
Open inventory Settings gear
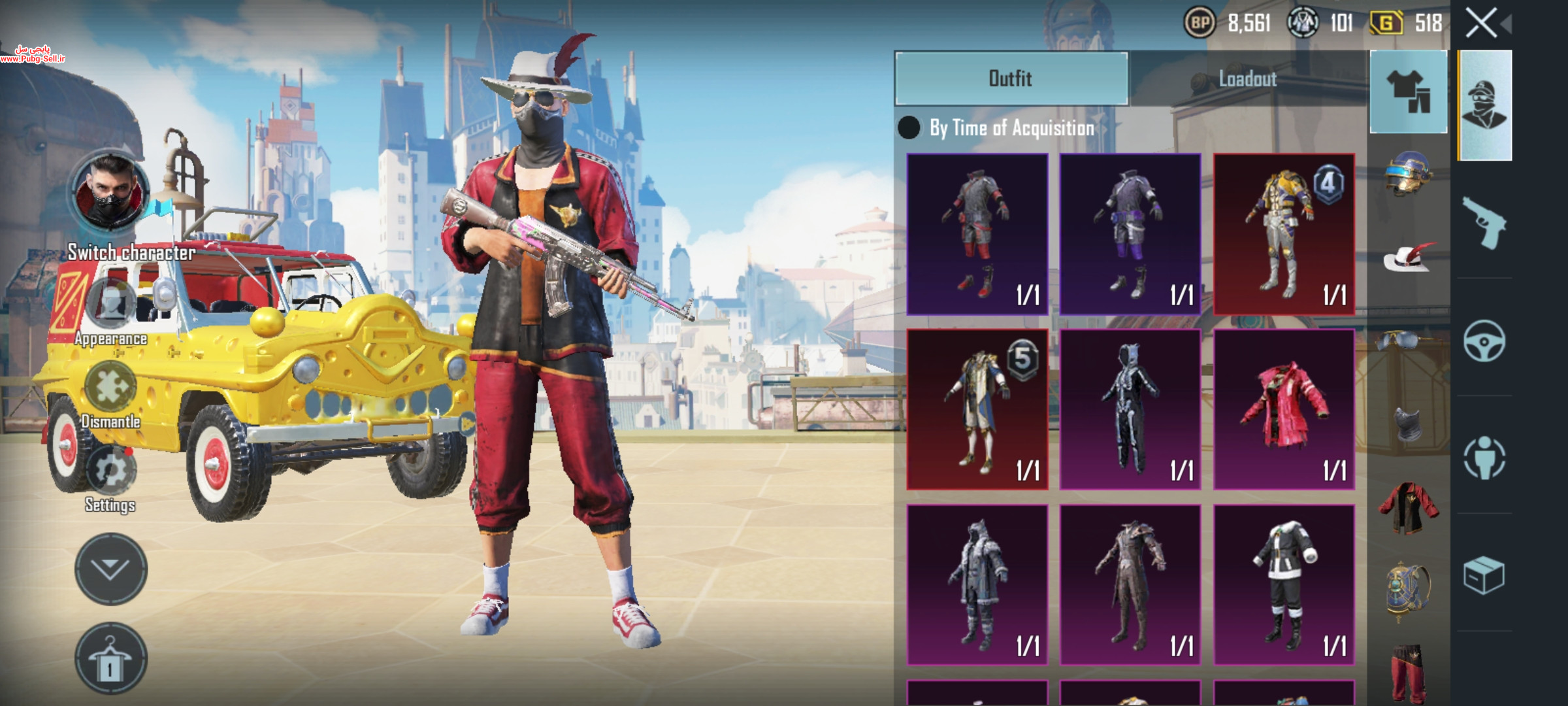(x=110, y=471)
